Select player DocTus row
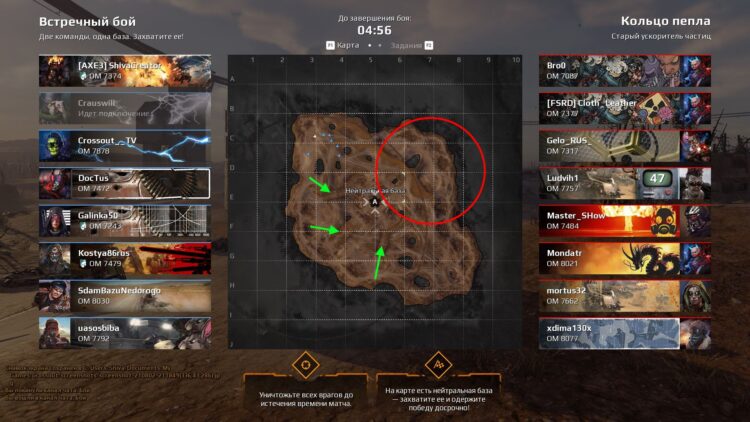The height and width of the screenshot is (422, 750). click(125, 183)
